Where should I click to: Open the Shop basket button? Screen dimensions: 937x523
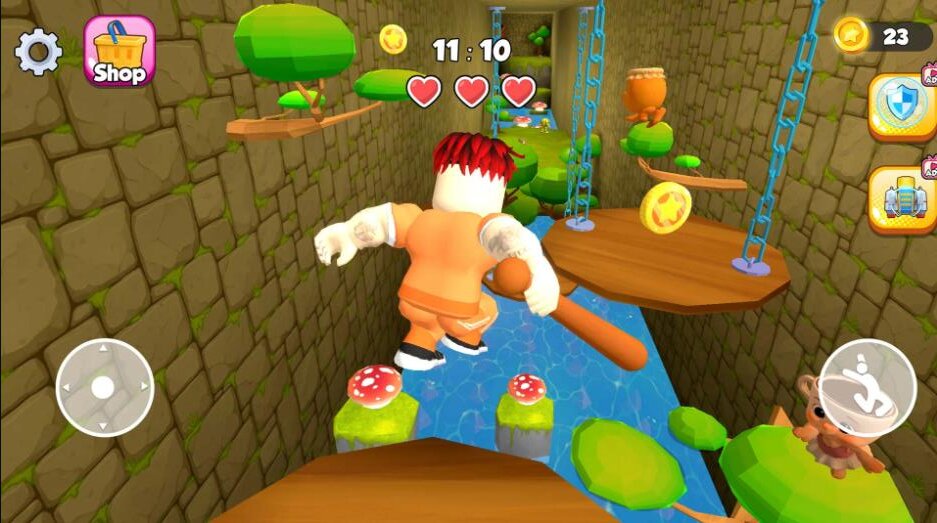tap(119, 50)
